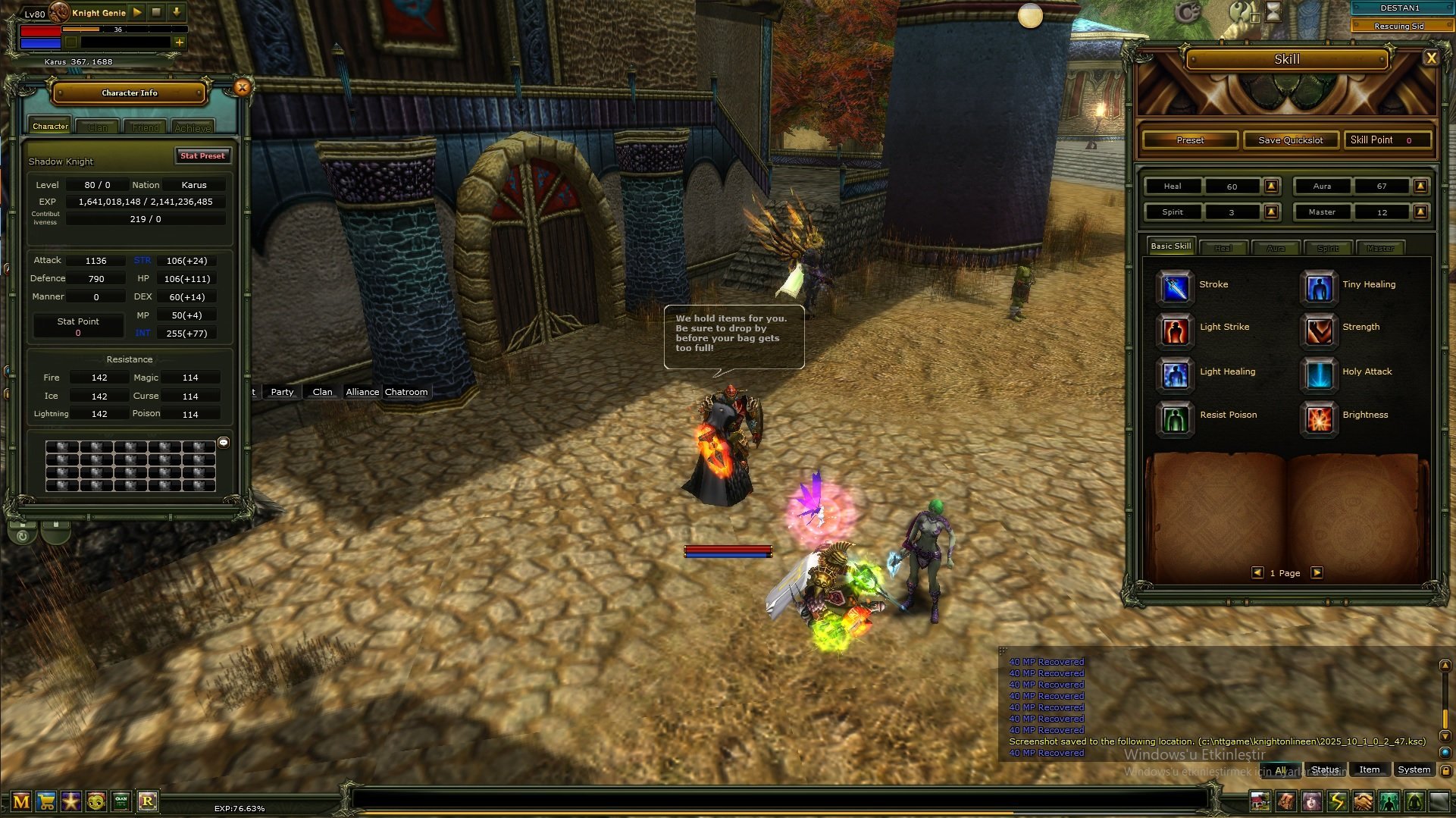Click the yellow M menu icon
This screenshot has width=1456, height=818.
[21, 801]
